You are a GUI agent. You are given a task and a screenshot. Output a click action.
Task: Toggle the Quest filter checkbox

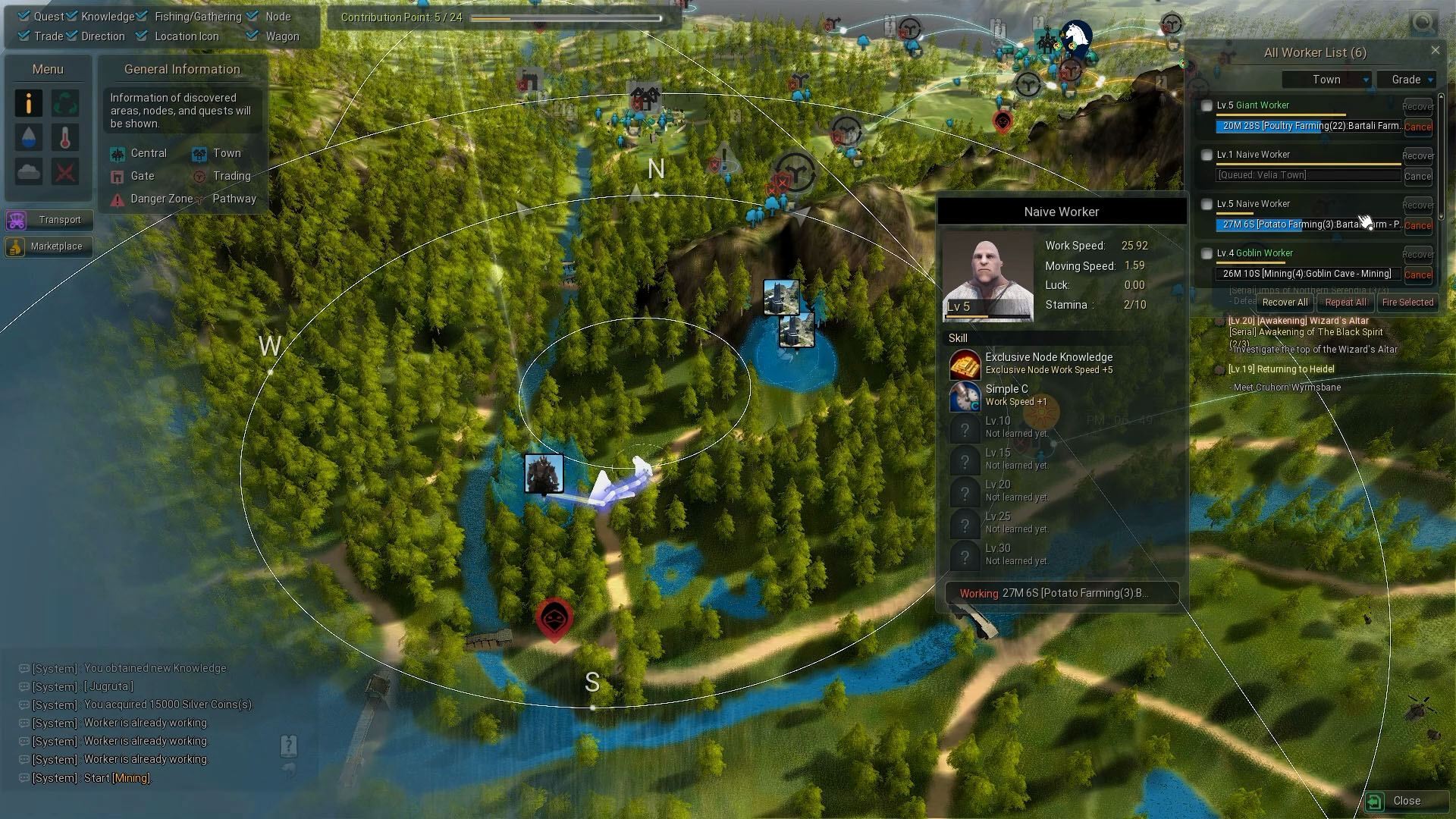(x=24, y=16)
